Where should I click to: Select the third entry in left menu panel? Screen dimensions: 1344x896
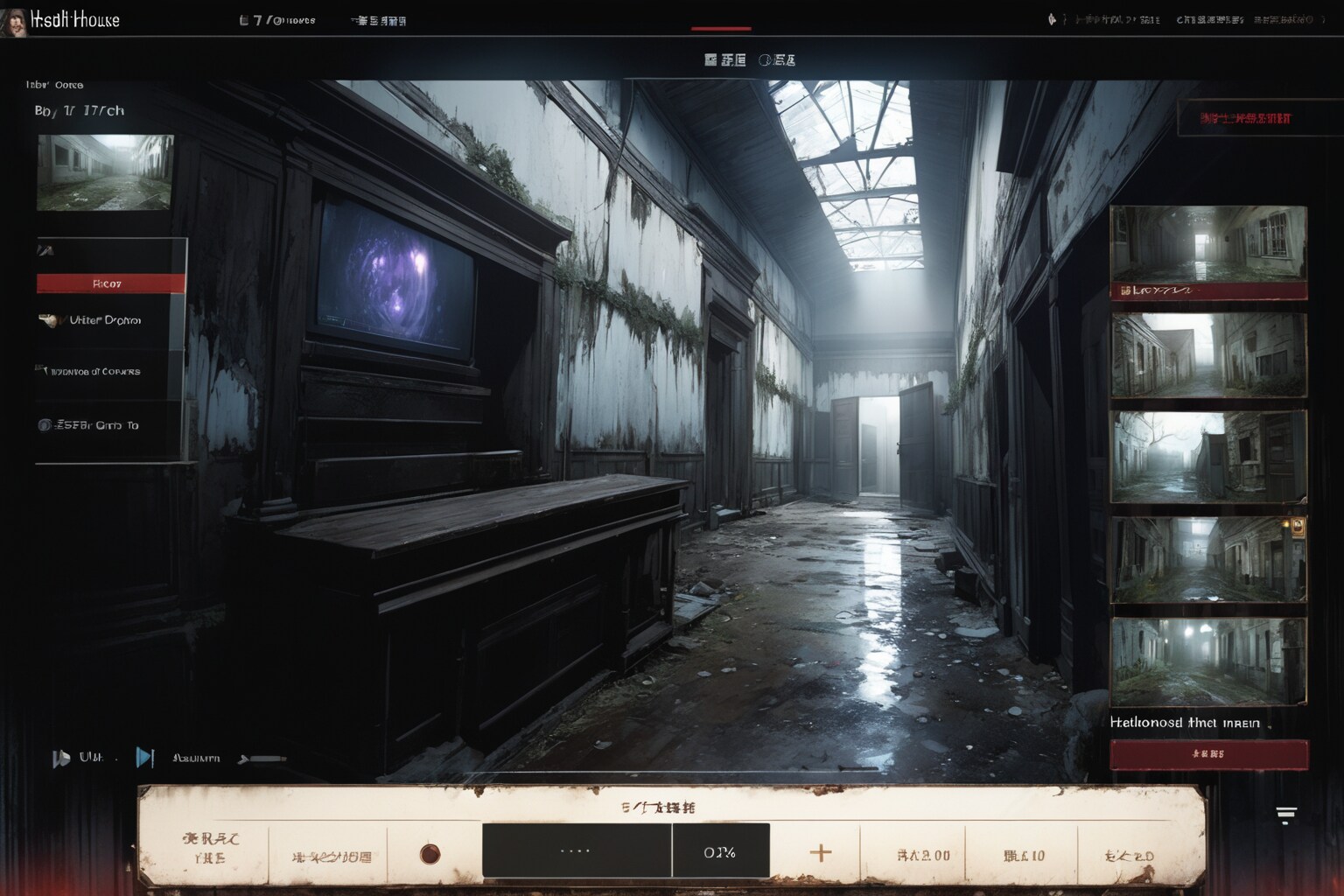[96, 372]
